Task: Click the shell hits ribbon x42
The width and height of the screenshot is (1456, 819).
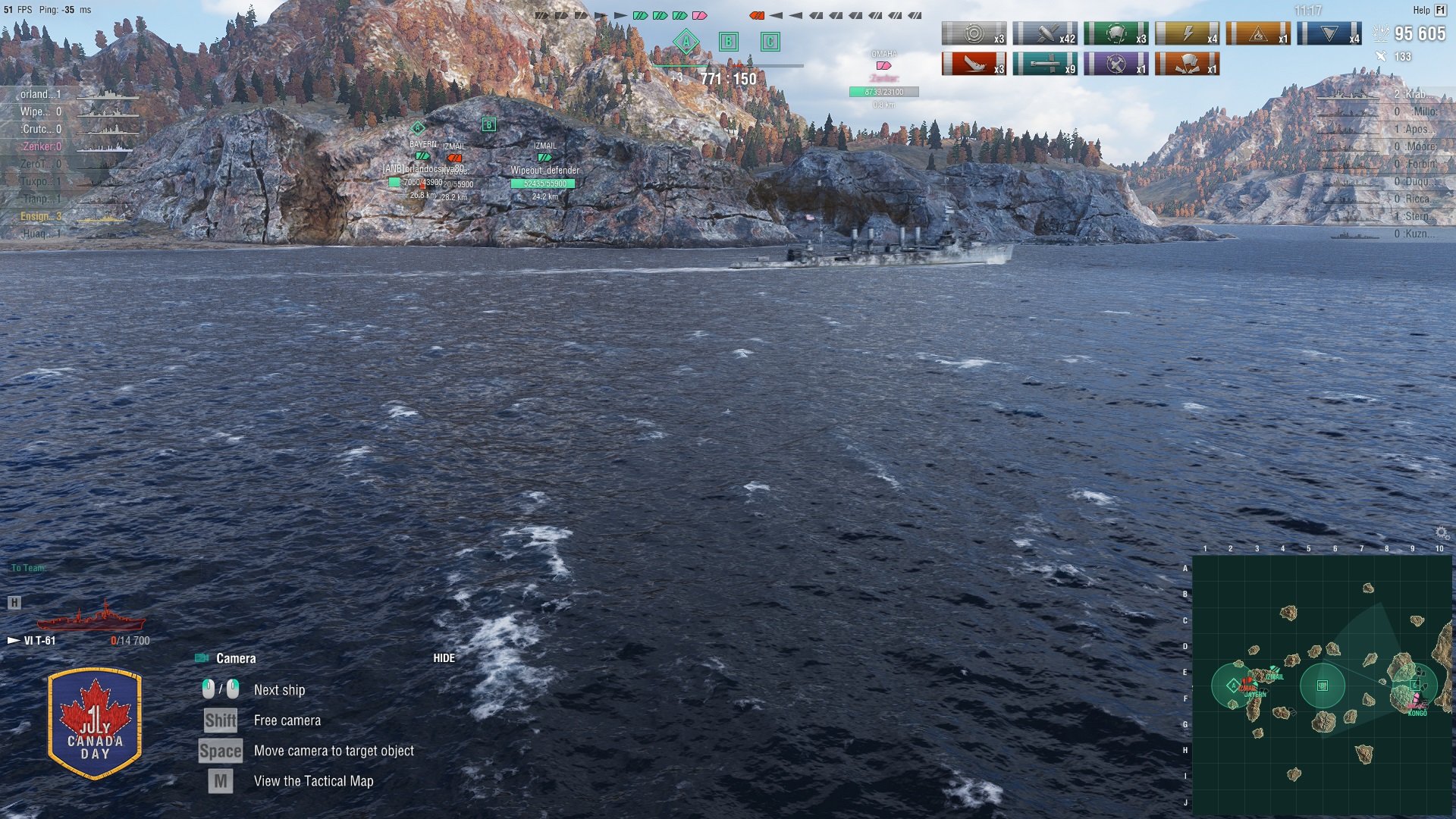Action: tap(1044, 33)
